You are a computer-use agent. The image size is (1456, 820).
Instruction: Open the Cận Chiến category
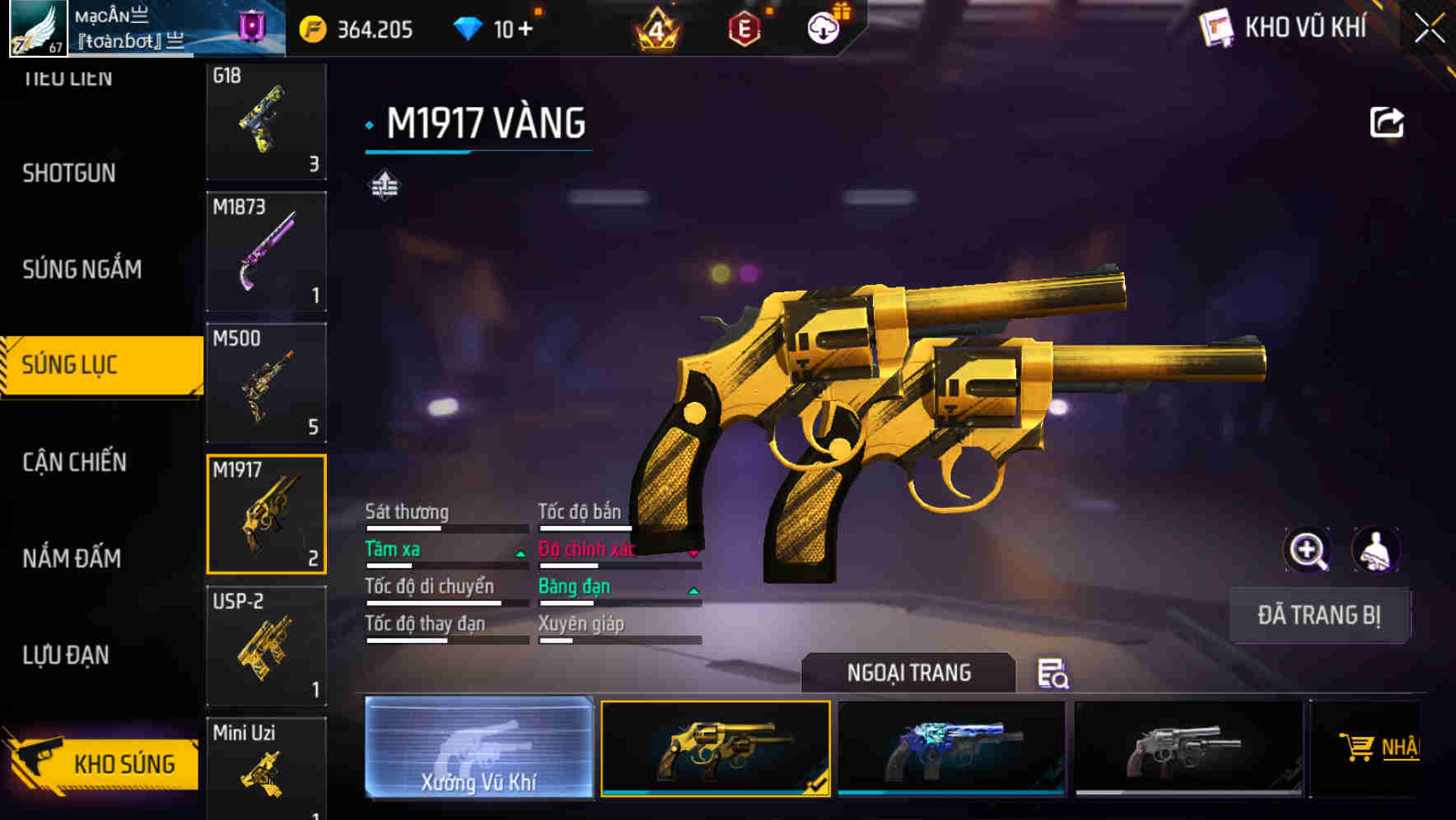click(72, 463)
